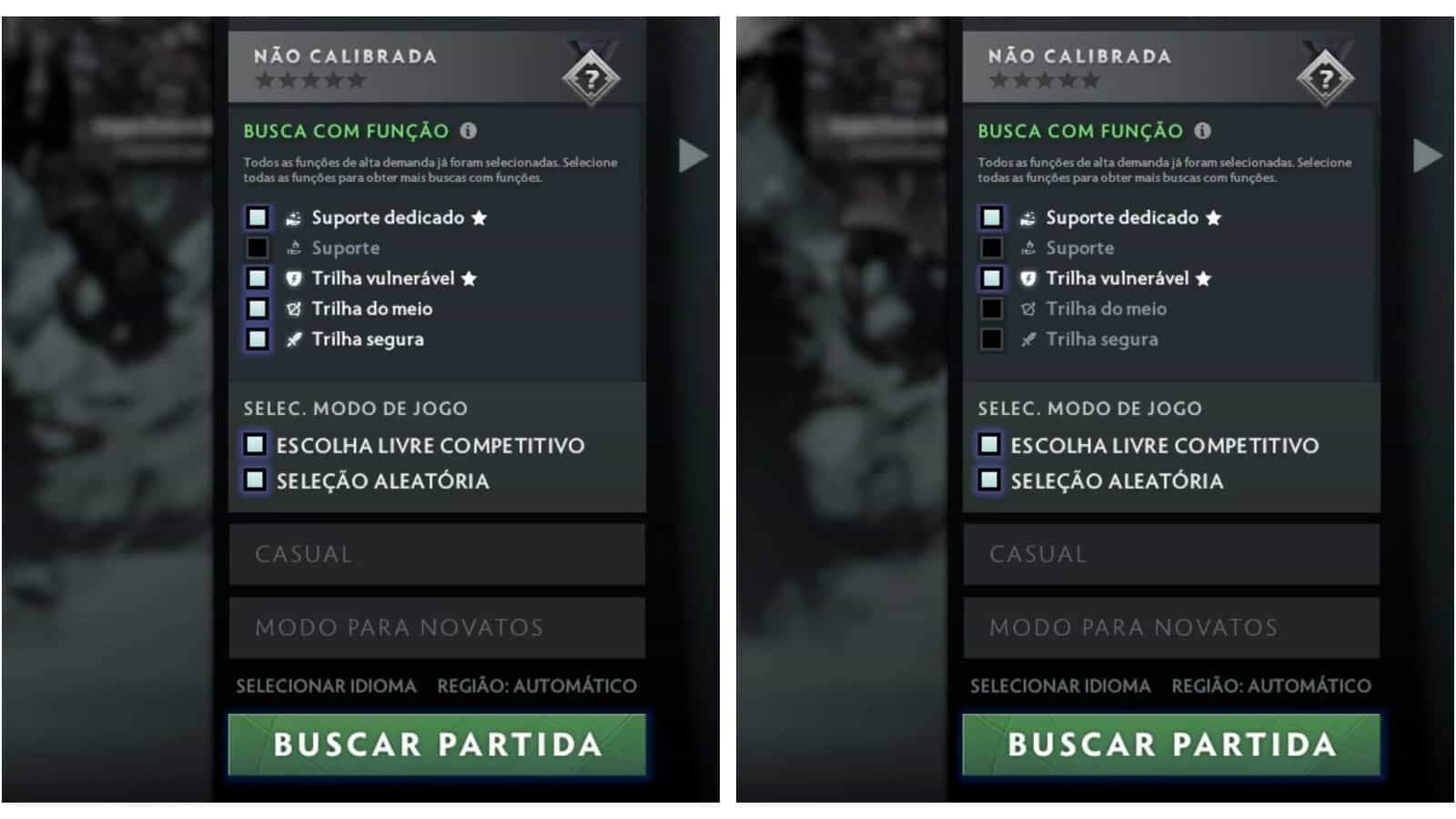Image resolution: width=1456 pixels, height=819 pixels.
Task: Click the Trilha do meio role icon
Action: click(293, 308)
